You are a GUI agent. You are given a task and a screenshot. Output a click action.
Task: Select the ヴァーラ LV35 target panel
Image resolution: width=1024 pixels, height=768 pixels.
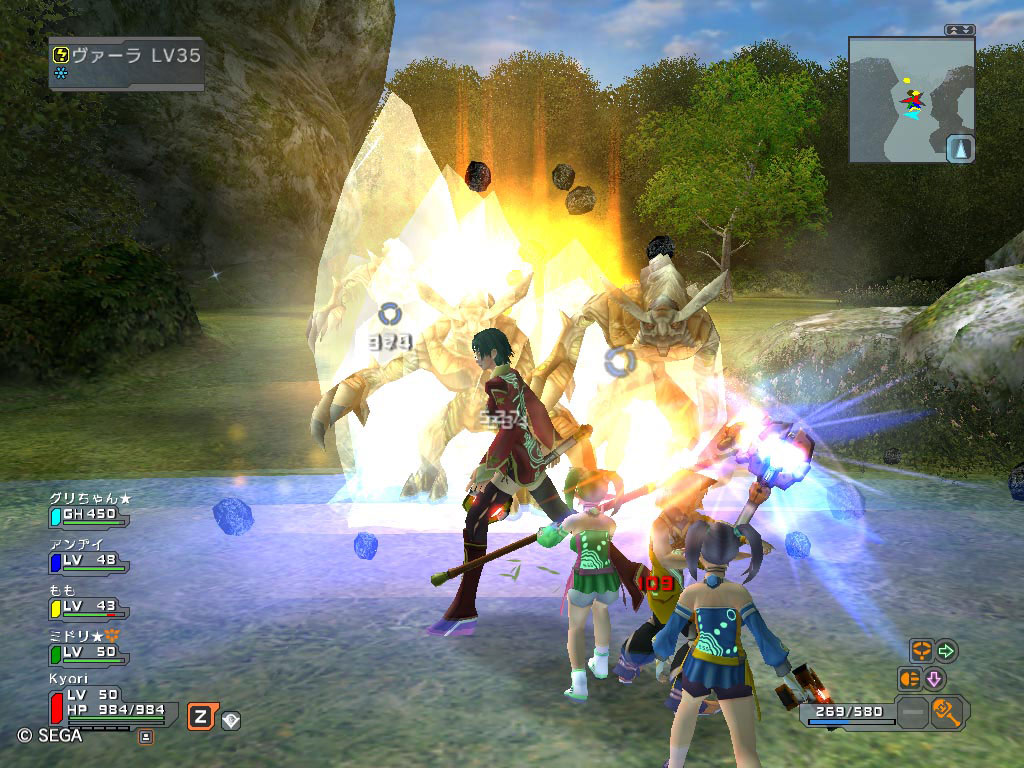click(127, 64)
